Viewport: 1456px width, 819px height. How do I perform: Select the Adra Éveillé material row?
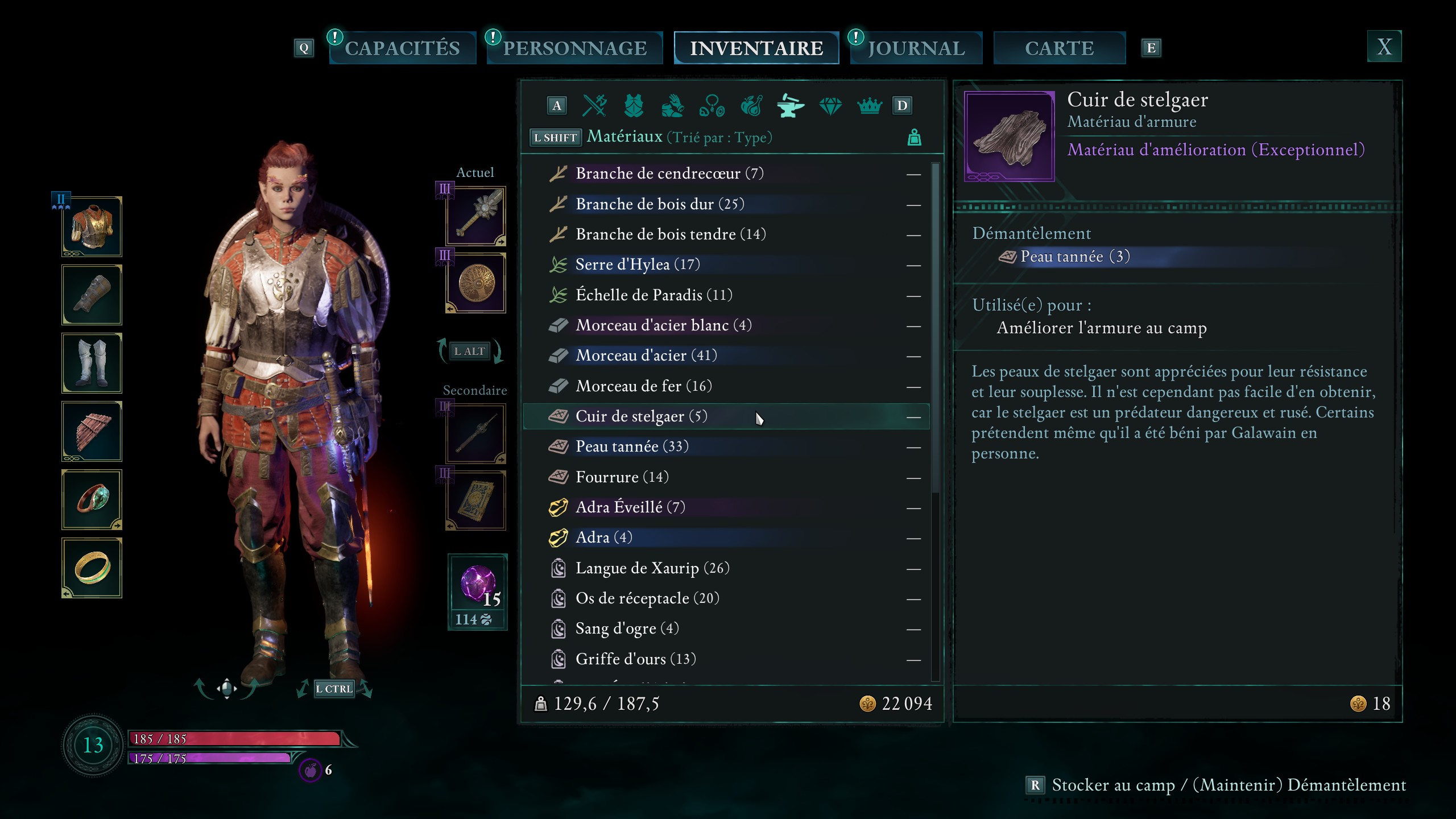click(630, 507)
